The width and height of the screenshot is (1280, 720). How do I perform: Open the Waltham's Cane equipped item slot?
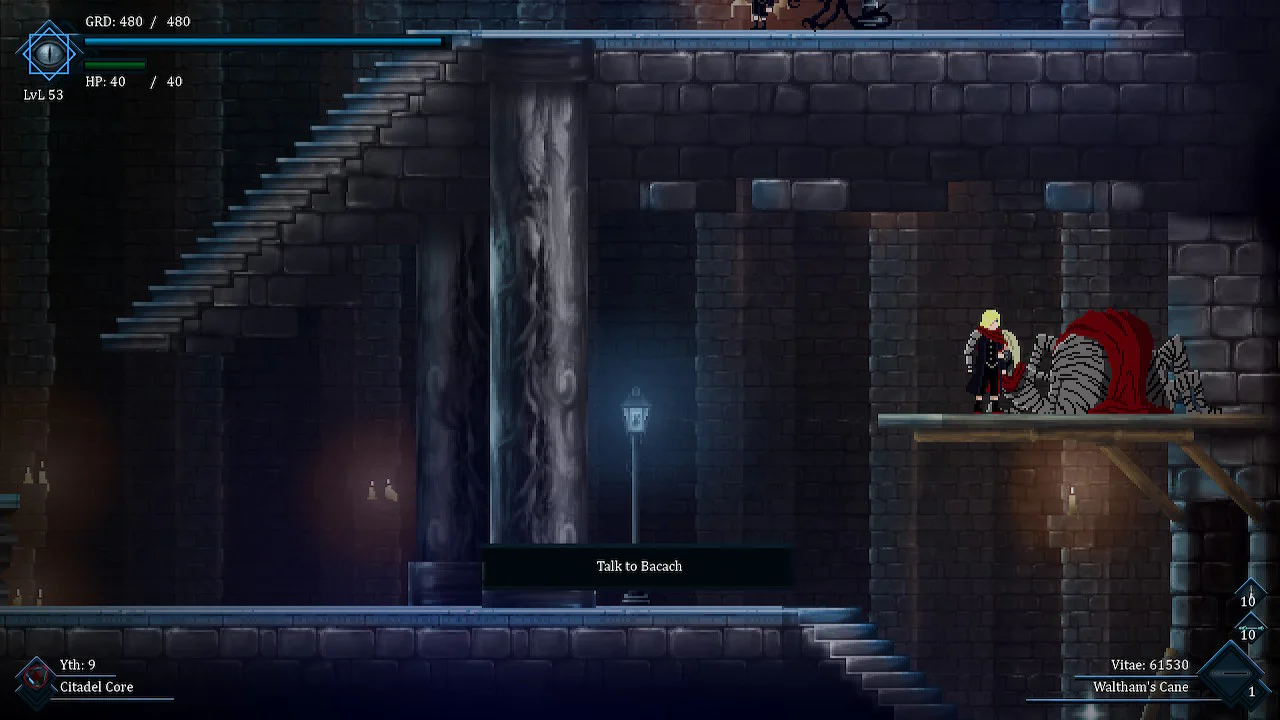[1141, 687]
